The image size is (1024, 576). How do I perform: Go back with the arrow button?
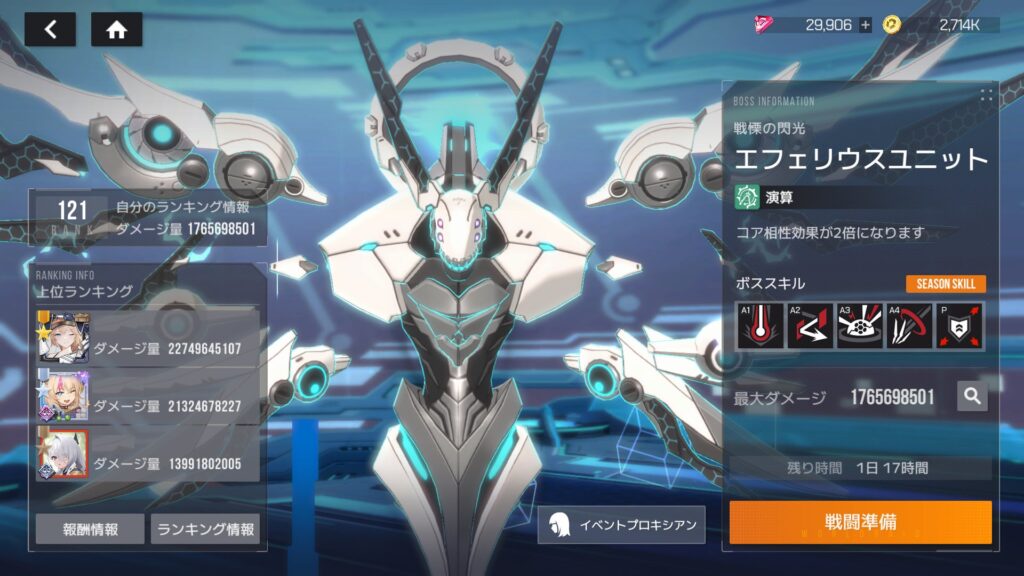click(x=50, y=29)
